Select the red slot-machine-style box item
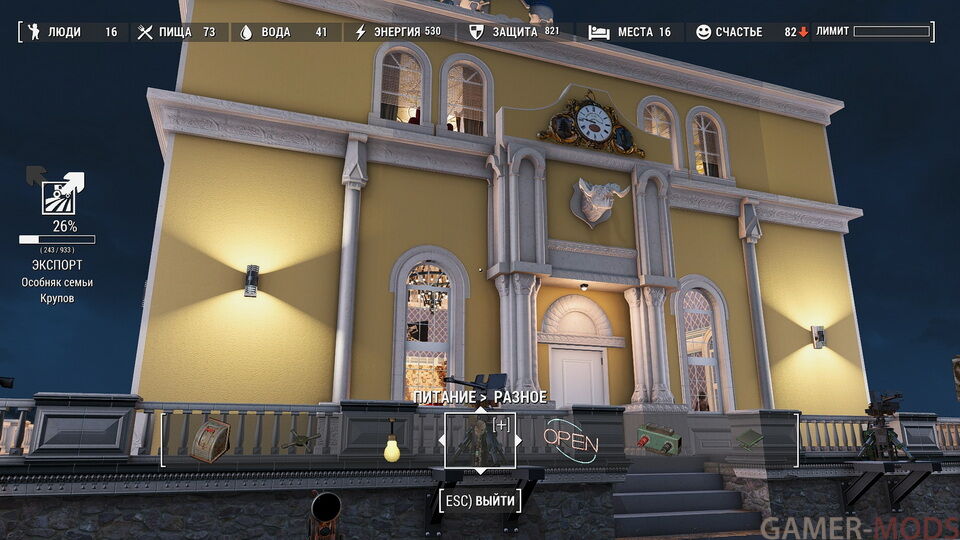This screenshot has height=540, width=960. [210, 440]
